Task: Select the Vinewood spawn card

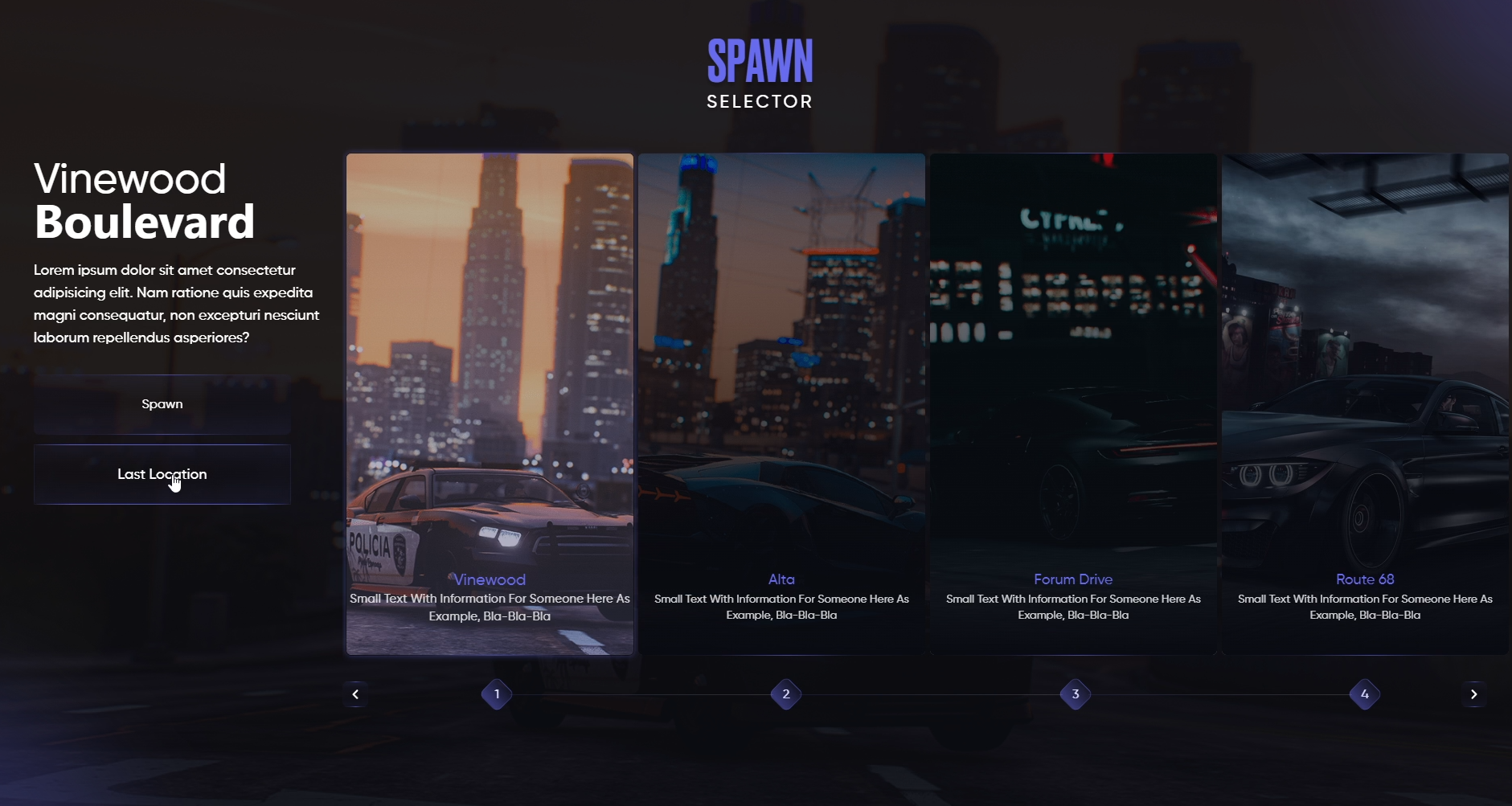Action: pyautogui.click(x=489, y=362)
